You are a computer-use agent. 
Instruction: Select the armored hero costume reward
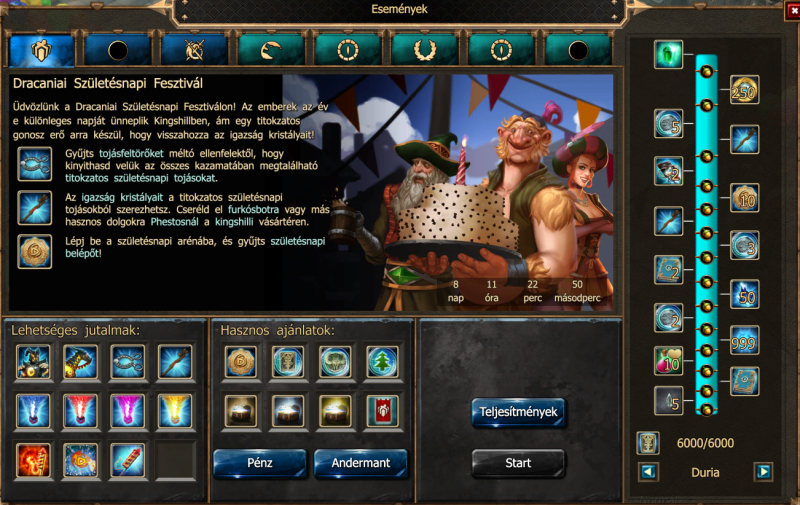click(34, 362)
